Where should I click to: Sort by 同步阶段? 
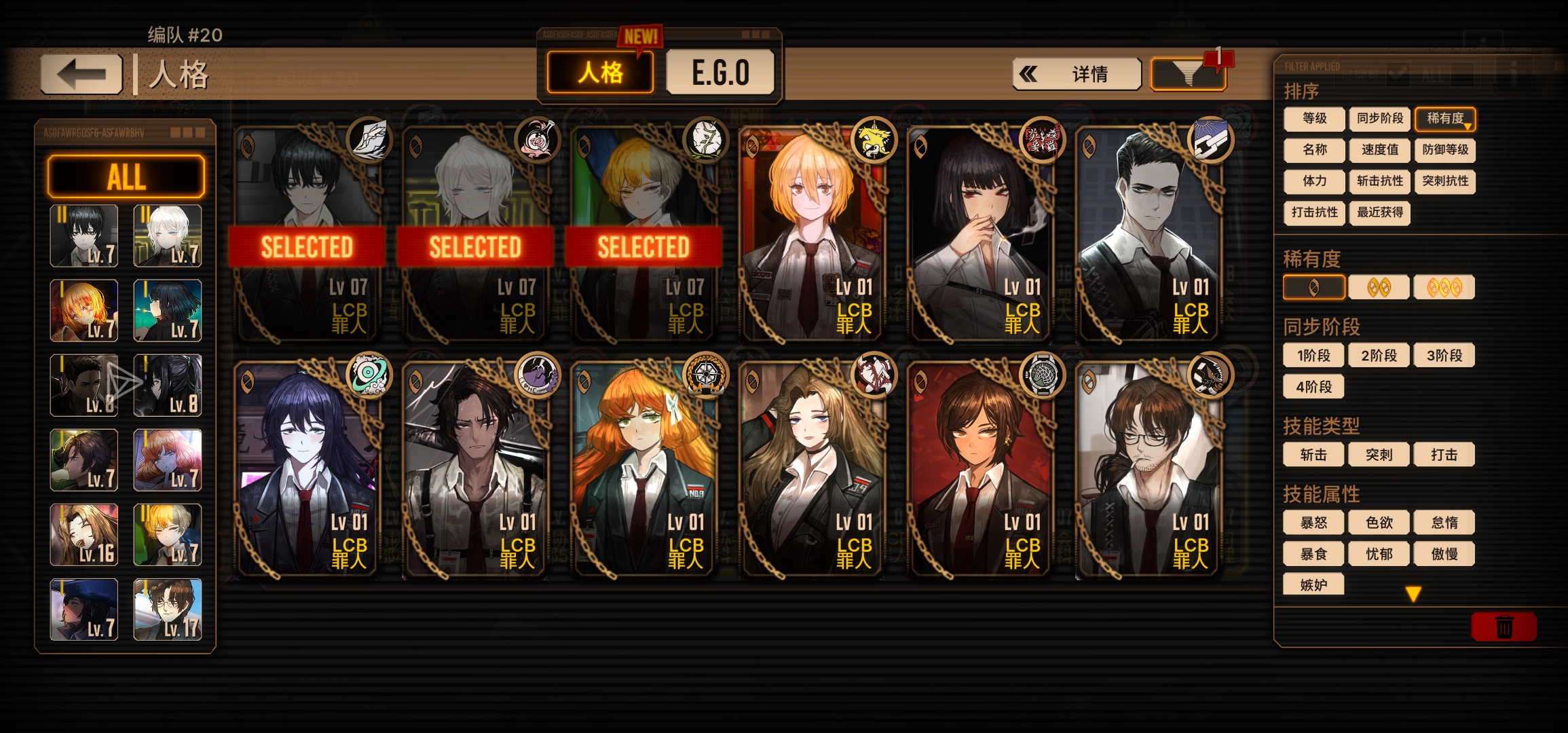pos(1379,119)
